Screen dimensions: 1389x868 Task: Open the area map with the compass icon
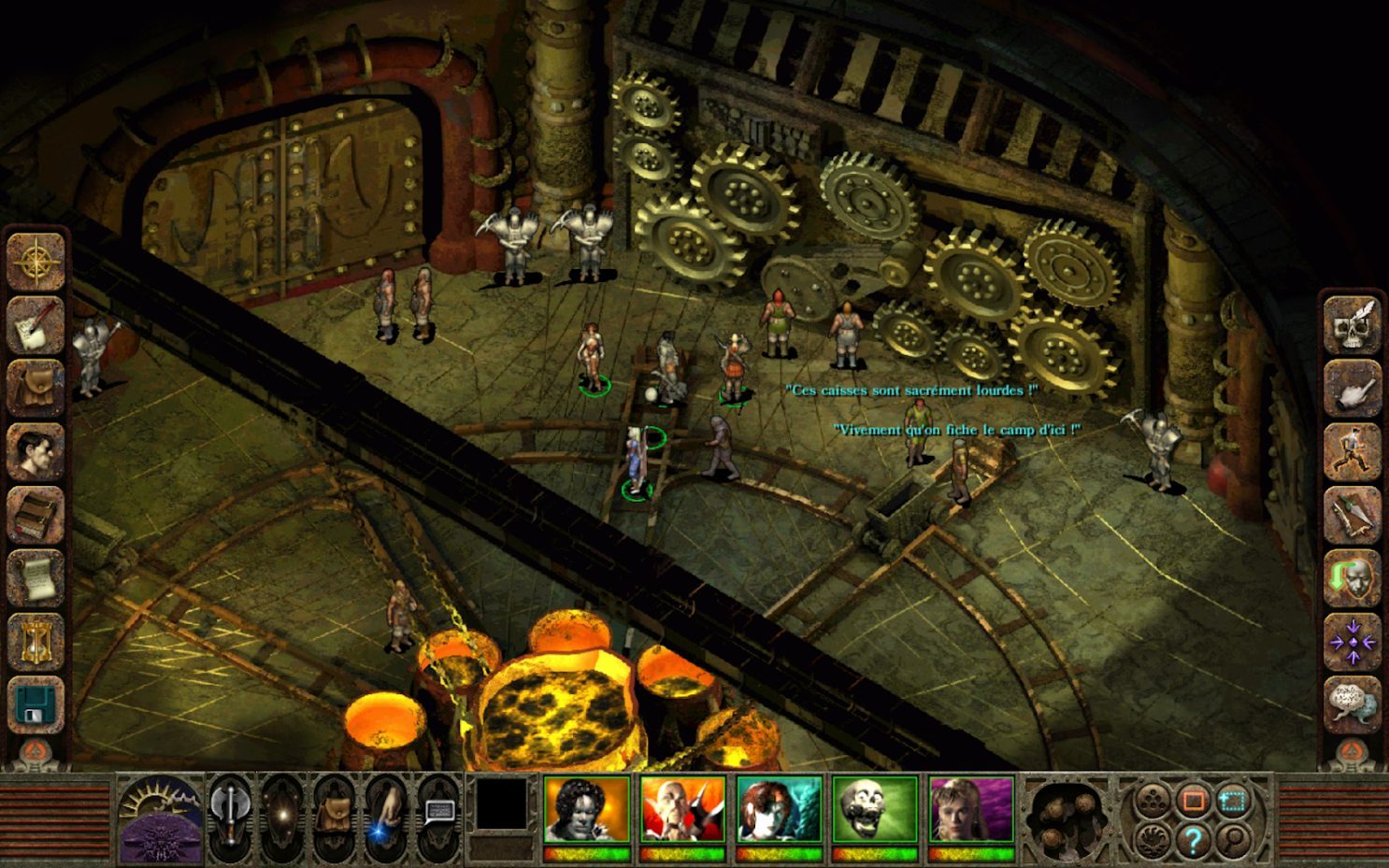click(36, 261)
